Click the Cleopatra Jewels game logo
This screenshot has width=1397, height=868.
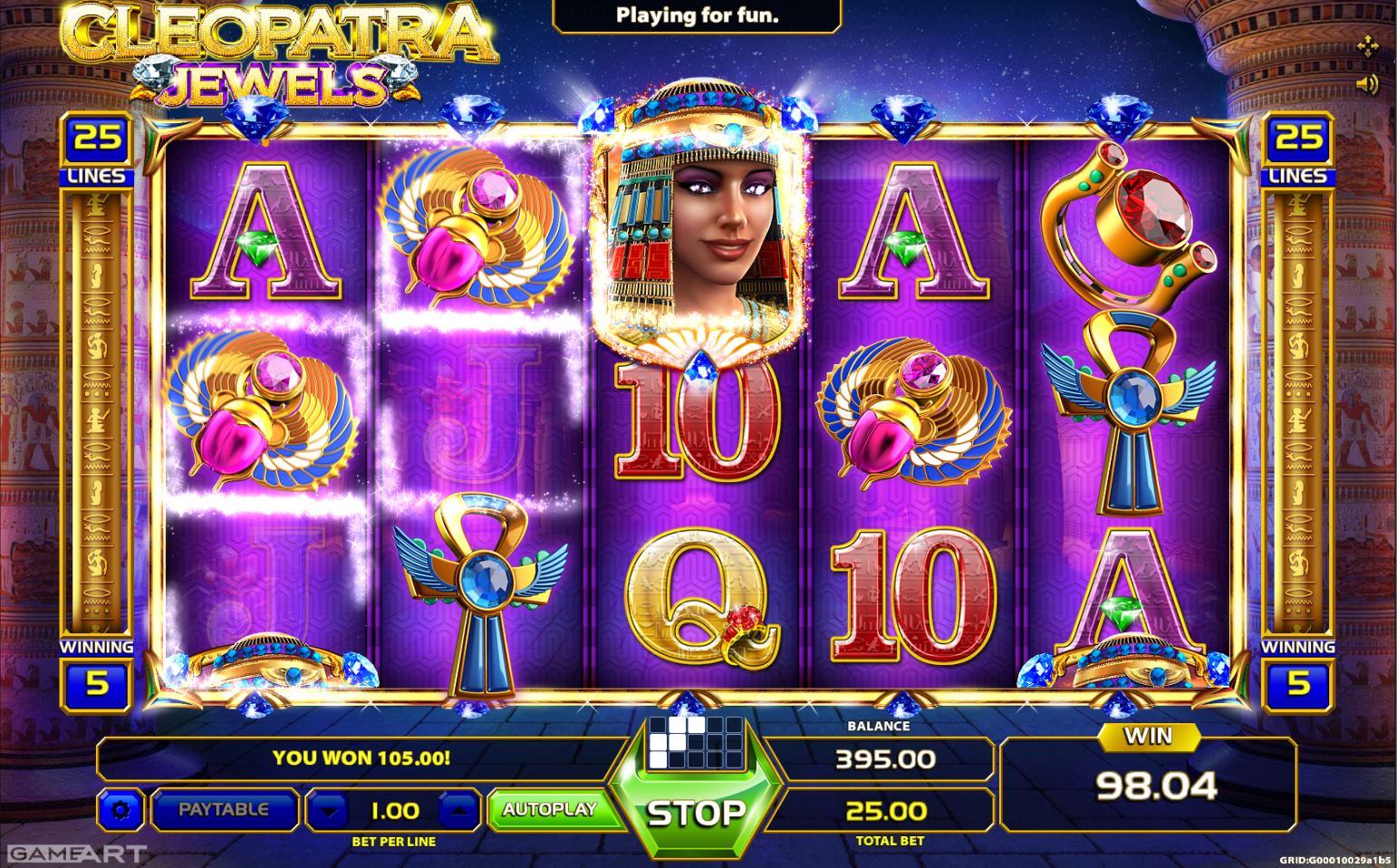click(x=272, y=54)
